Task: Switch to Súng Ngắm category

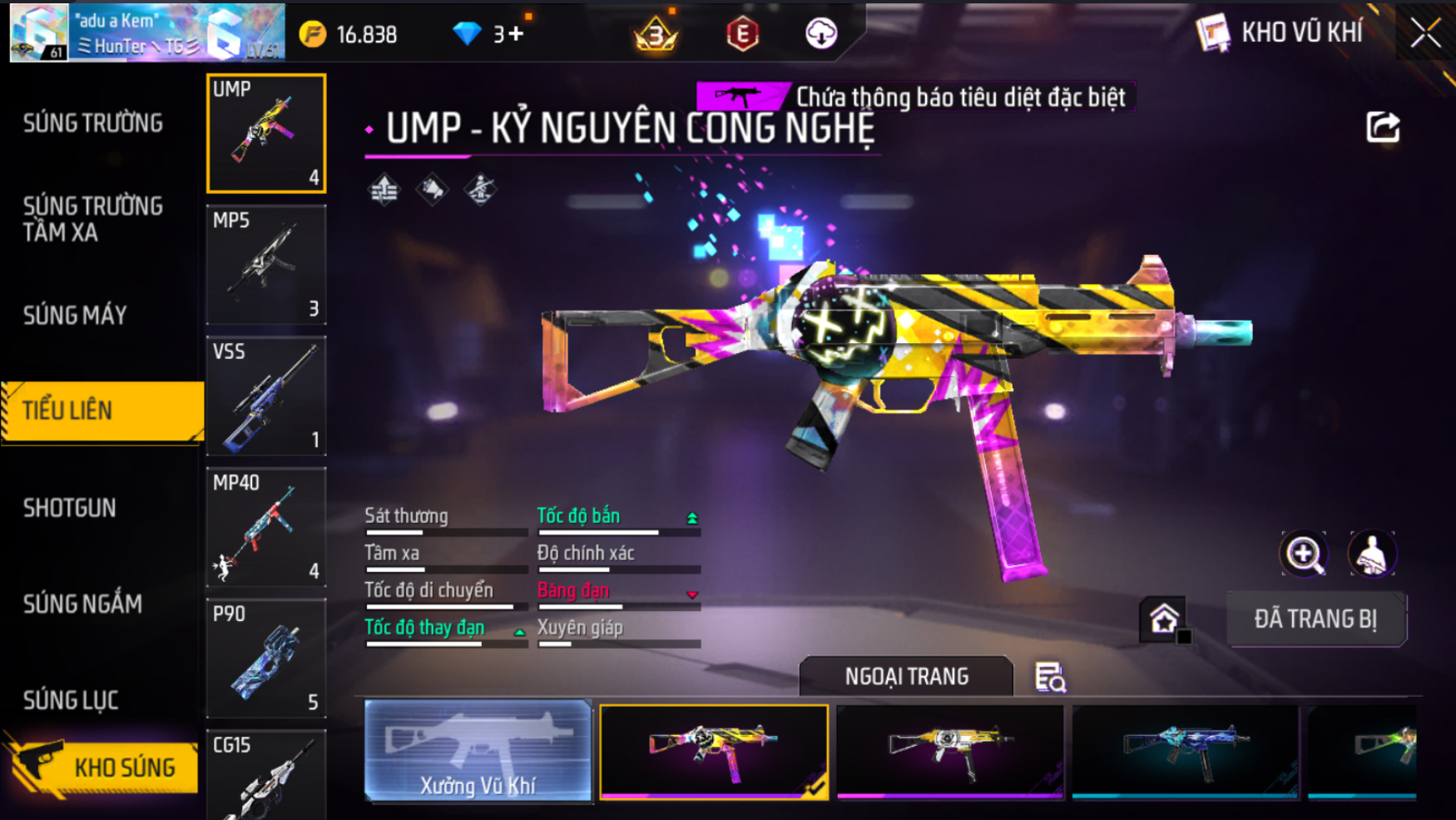Action: click(82, 604)
